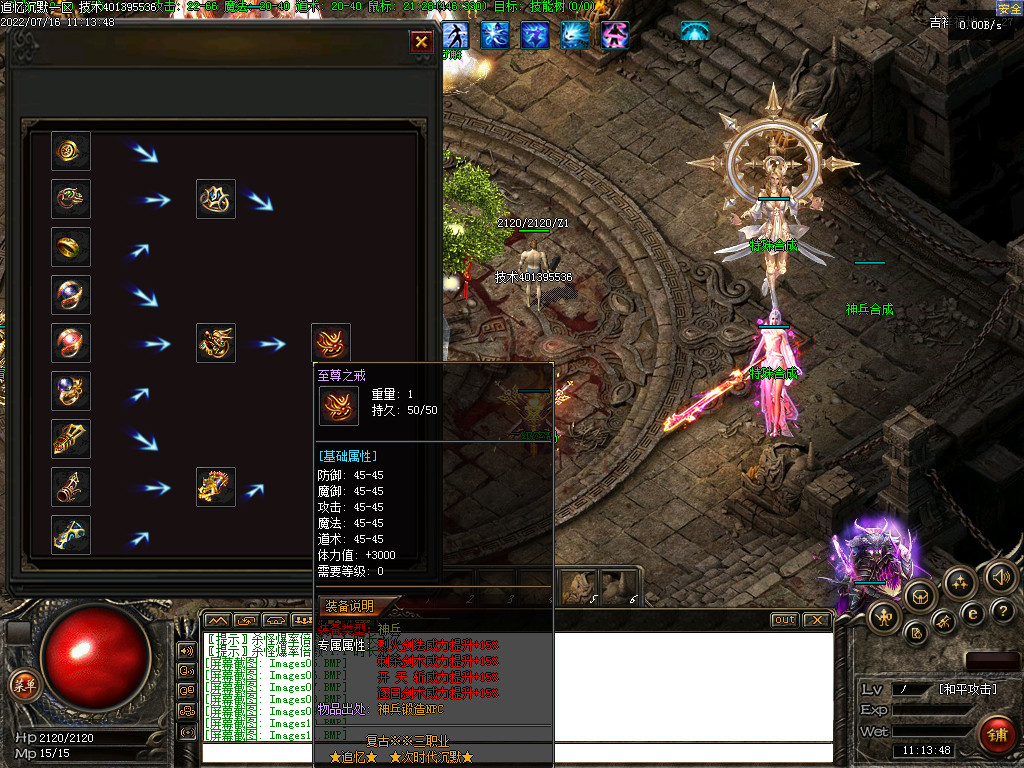This screenshot has width=1024, height=768.
Task: Open the bag chest icon
Action: point(921,596)
